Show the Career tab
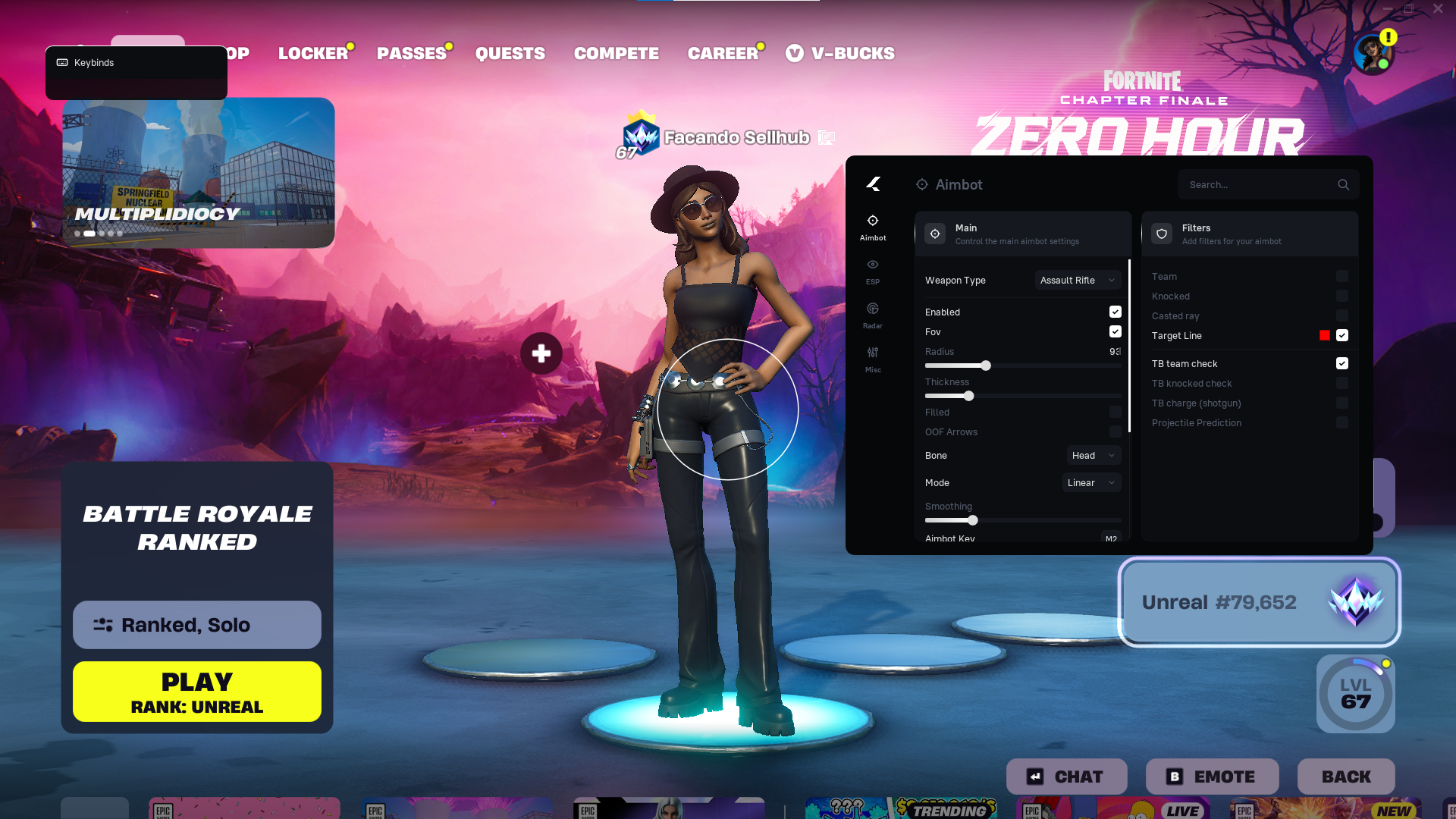 pyautogui.click(x=723, y=53)
